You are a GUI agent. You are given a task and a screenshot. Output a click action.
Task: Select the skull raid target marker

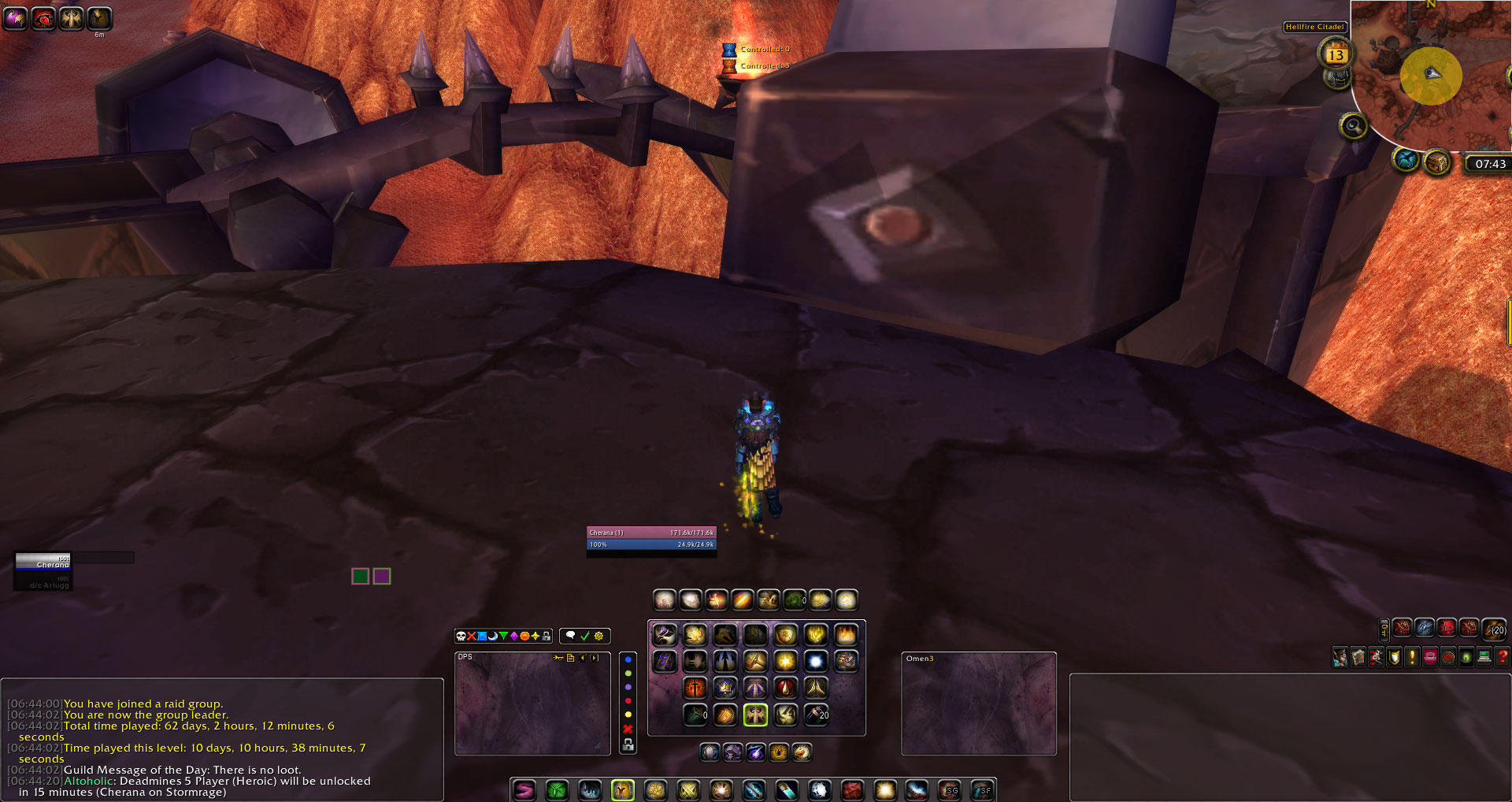(461, 637)
